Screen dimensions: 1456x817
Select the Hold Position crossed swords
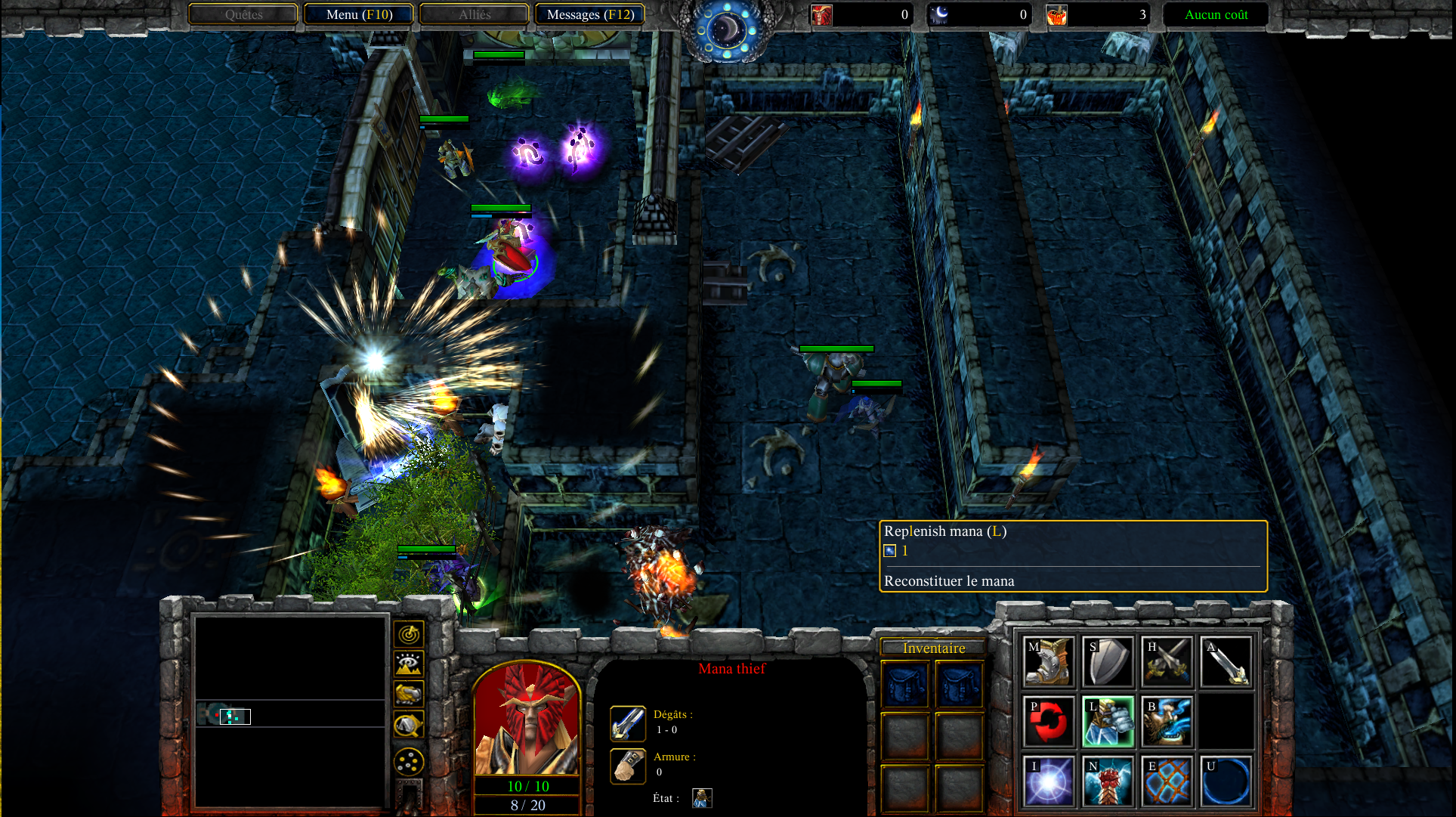(x=1167, y=661)
